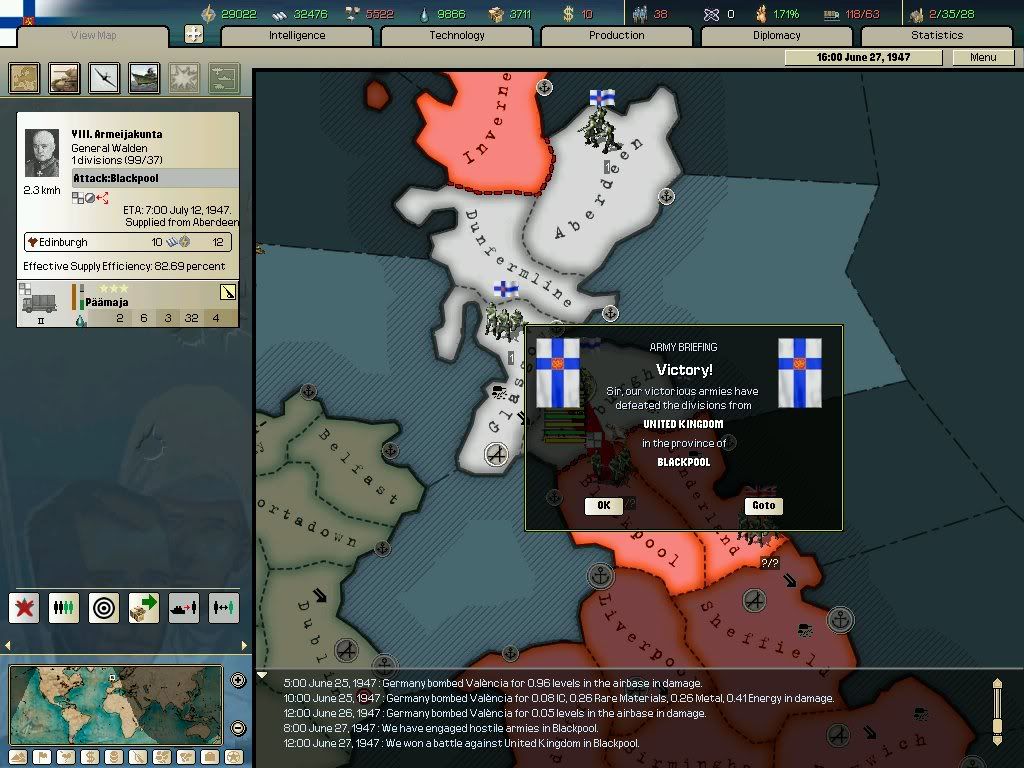Show the Diplomacy tab
1024x768 pixels.
click(777, 35)
